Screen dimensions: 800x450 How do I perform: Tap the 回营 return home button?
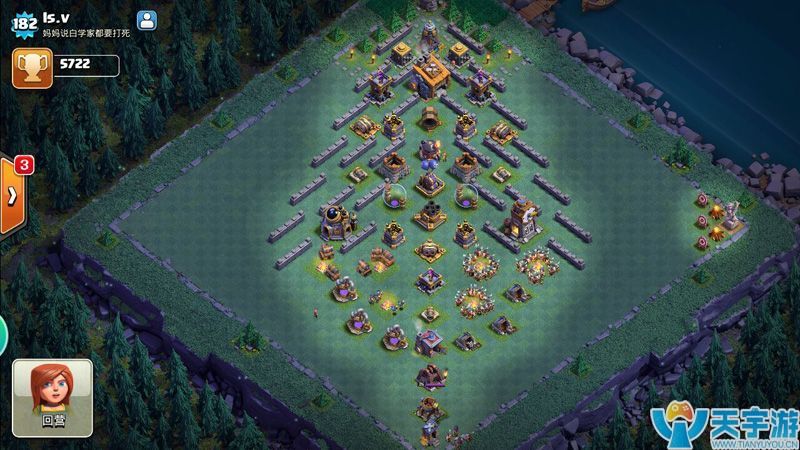(52, 397)
